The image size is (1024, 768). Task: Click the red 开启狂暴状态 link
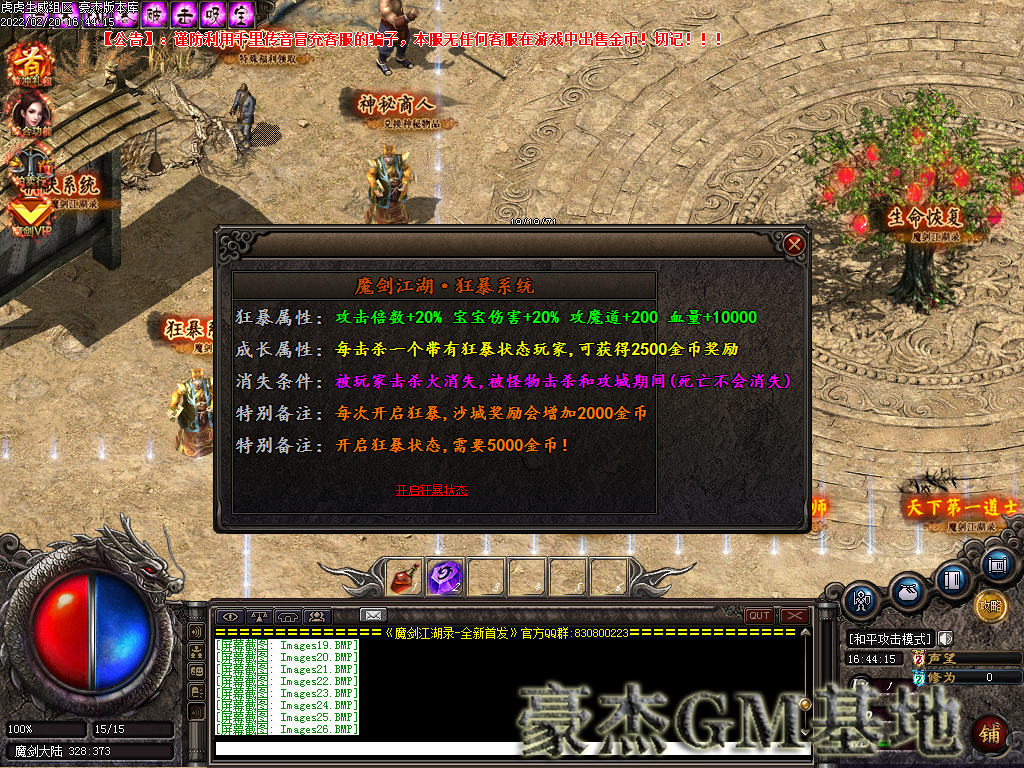click(431, 490)
